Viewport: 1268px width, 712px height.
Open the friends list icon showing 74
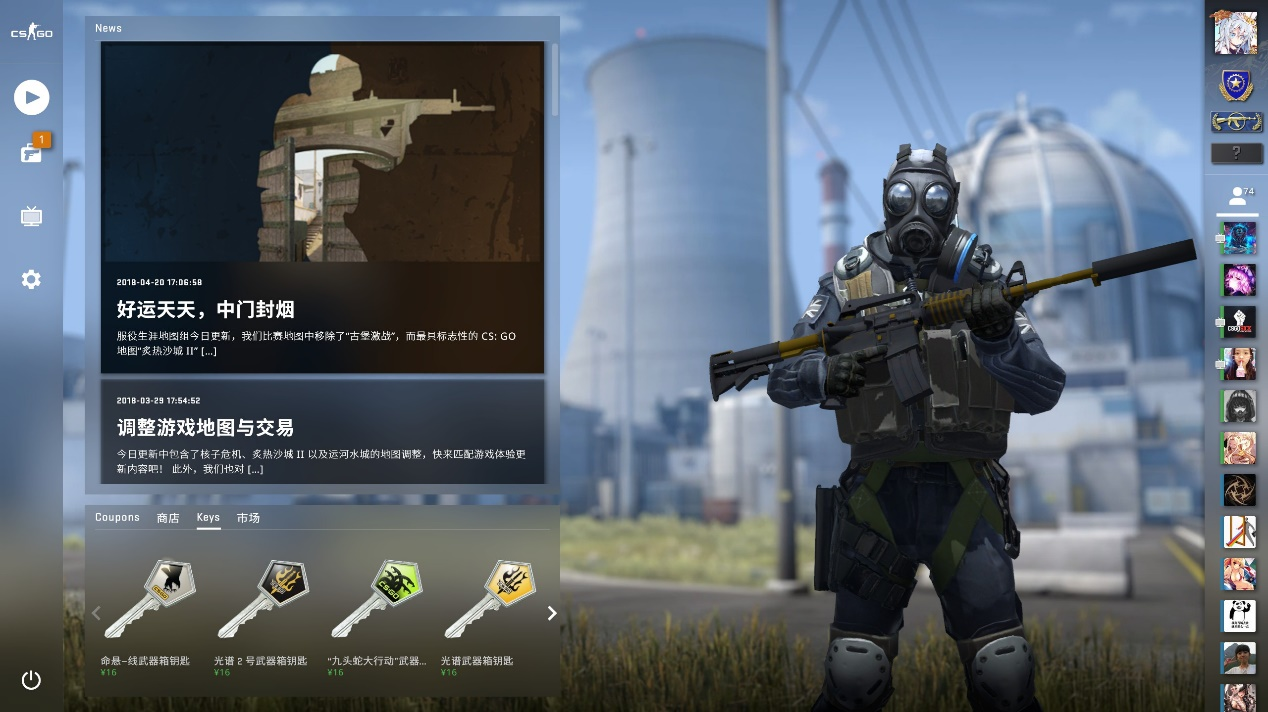[x=1239, y=194]
